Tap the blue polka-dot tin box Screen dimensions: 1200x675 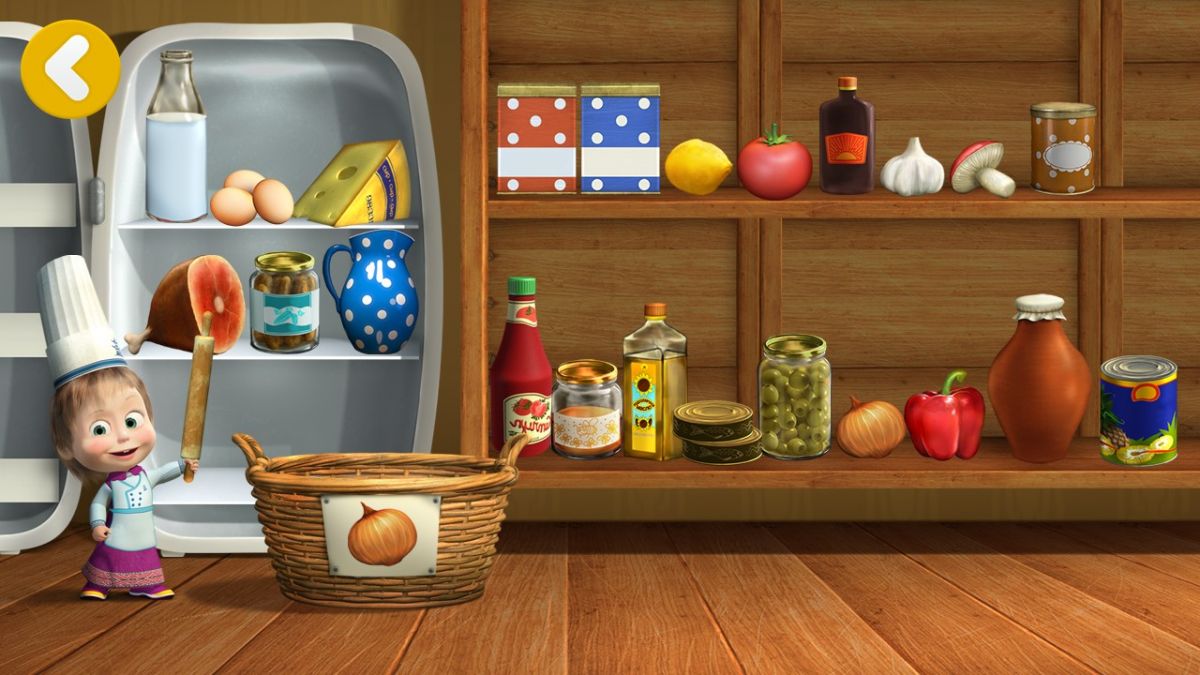[620, 139]
